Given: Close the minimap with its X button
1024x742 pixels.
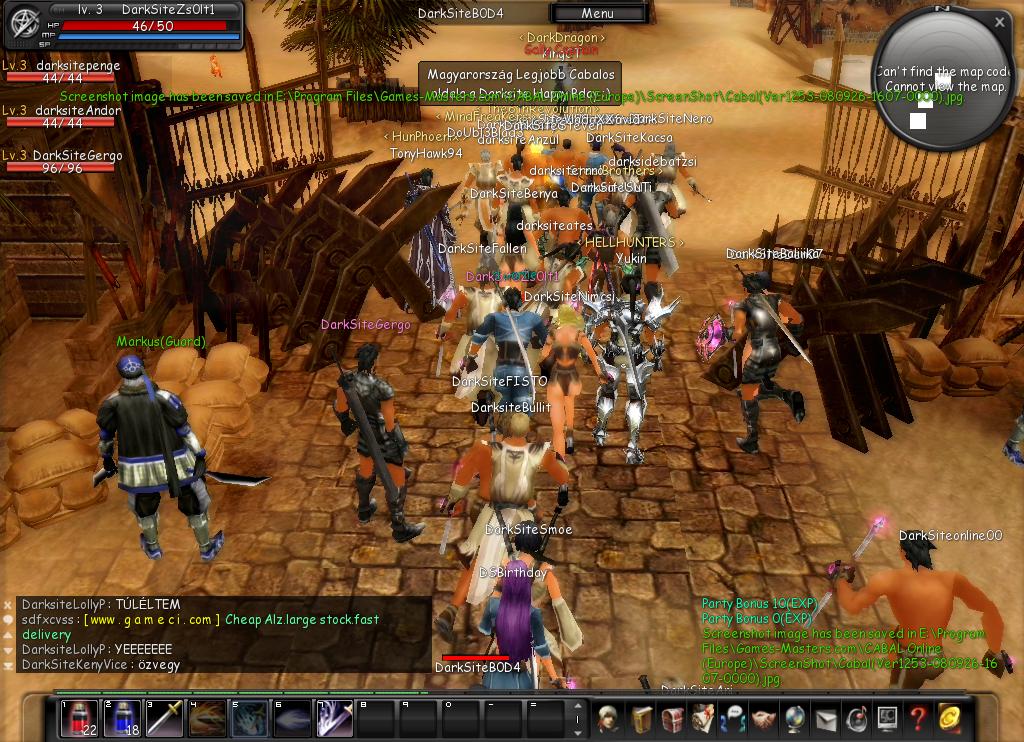Looking at the screenshot, I should pyautogui.click(x=1000, y=21).
